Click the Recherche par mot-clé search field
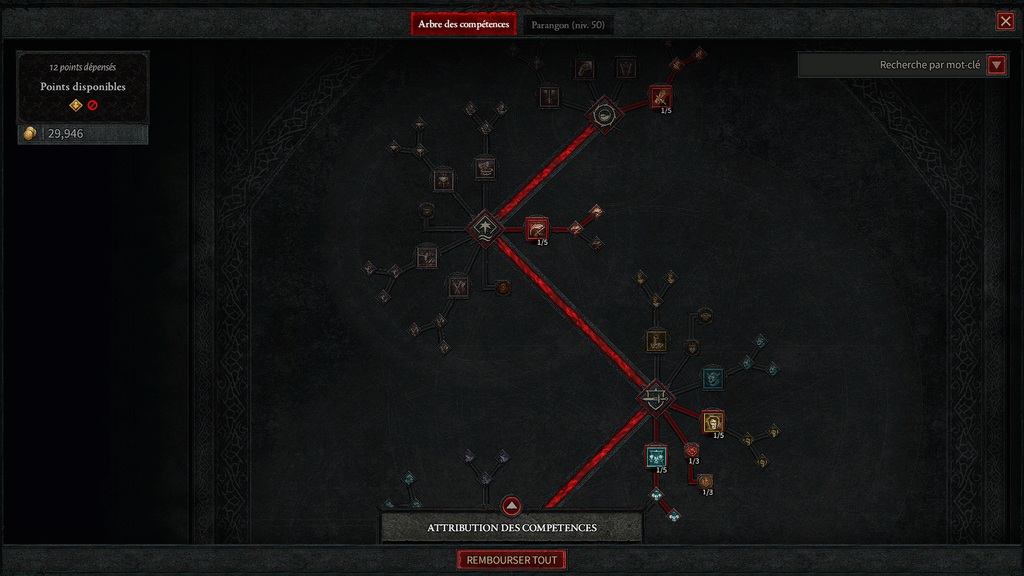Screen dimensions: 1024x576 pyautogui.click(x=892, y=65)
